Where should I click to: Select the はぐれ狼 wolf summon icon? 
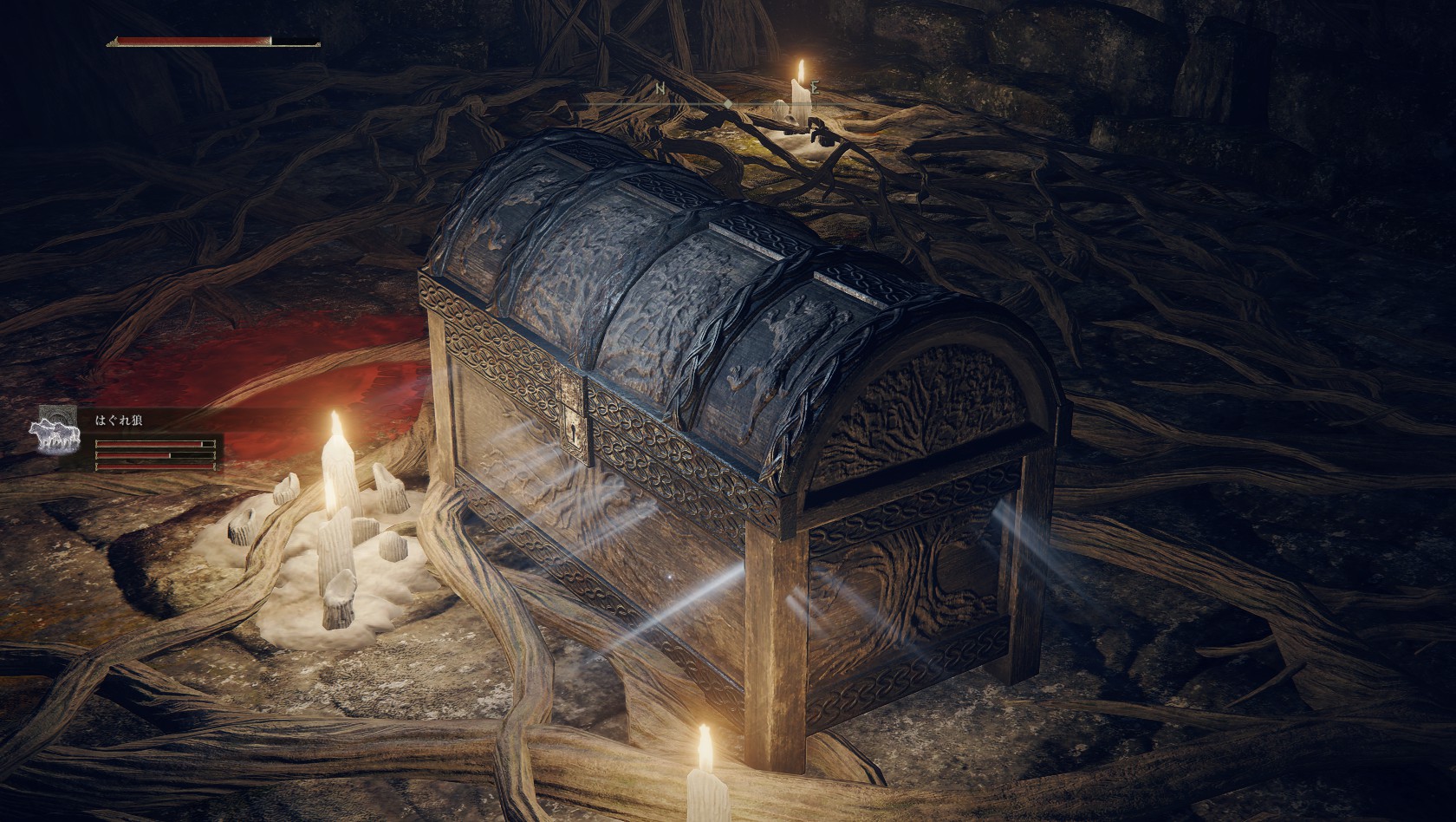tap(55, 435)
